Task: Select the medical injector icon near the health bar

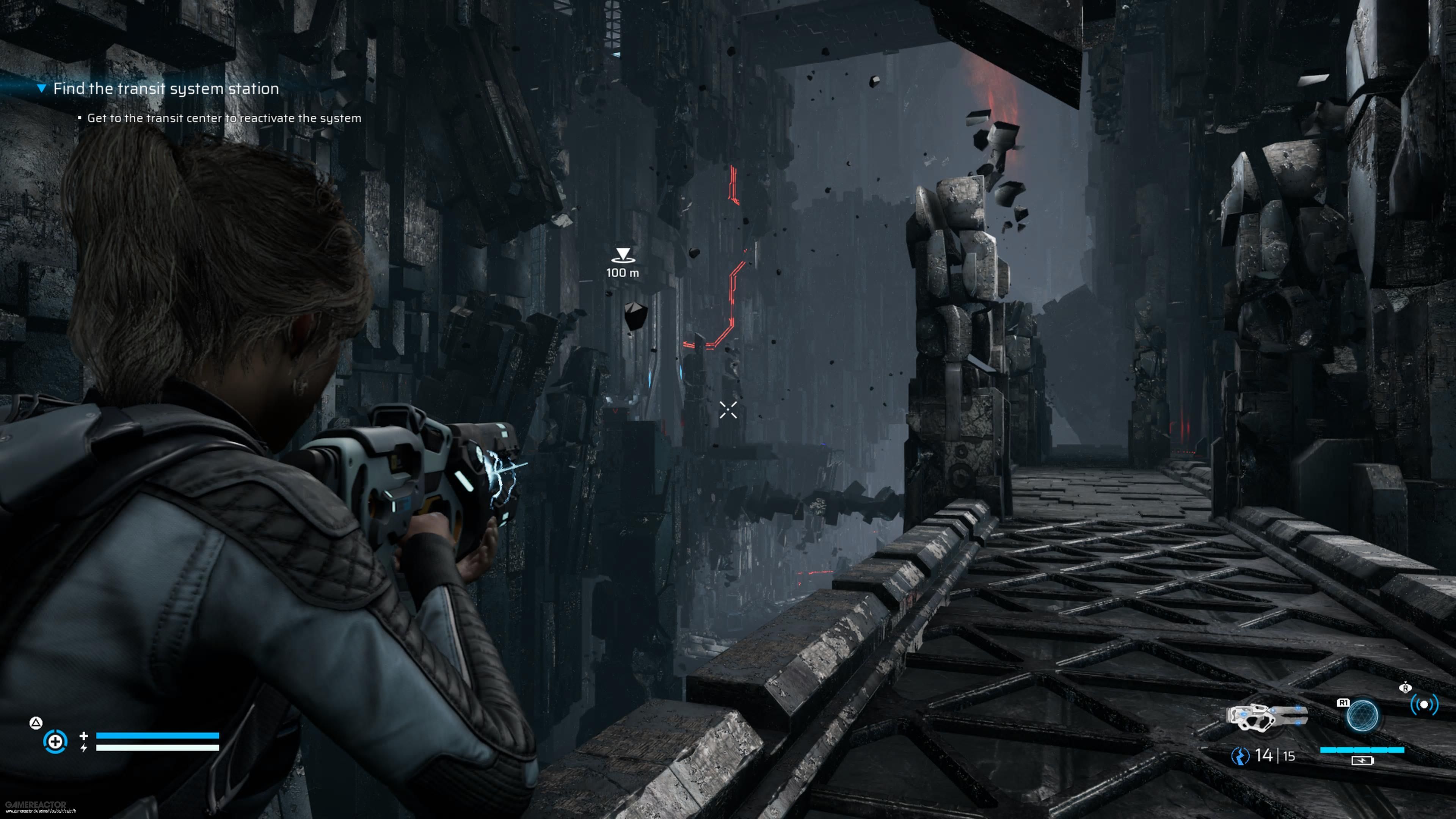Action: coord(55,743)
